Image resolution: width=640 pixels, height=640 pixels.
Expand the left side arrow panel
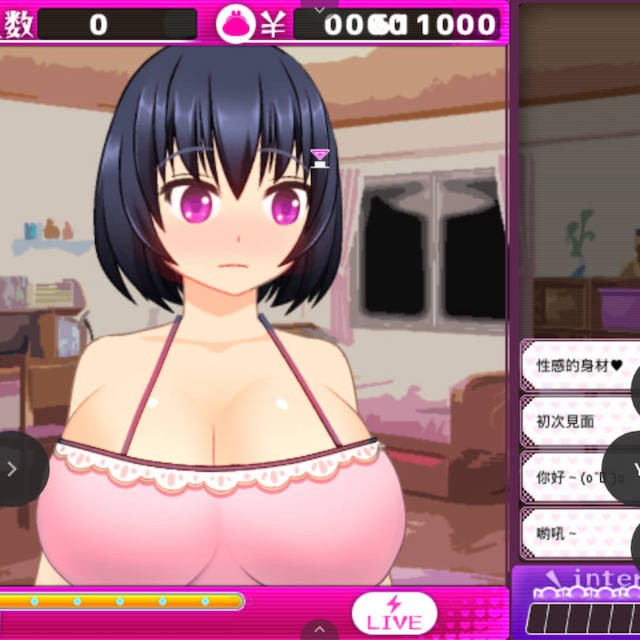(x=13, y=468)
